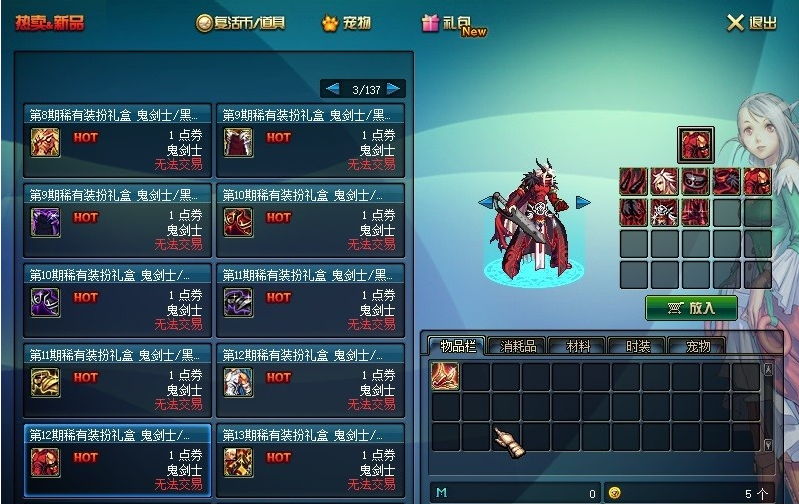
Task: Exit the shop with the 退出 button
Action: 751,23
